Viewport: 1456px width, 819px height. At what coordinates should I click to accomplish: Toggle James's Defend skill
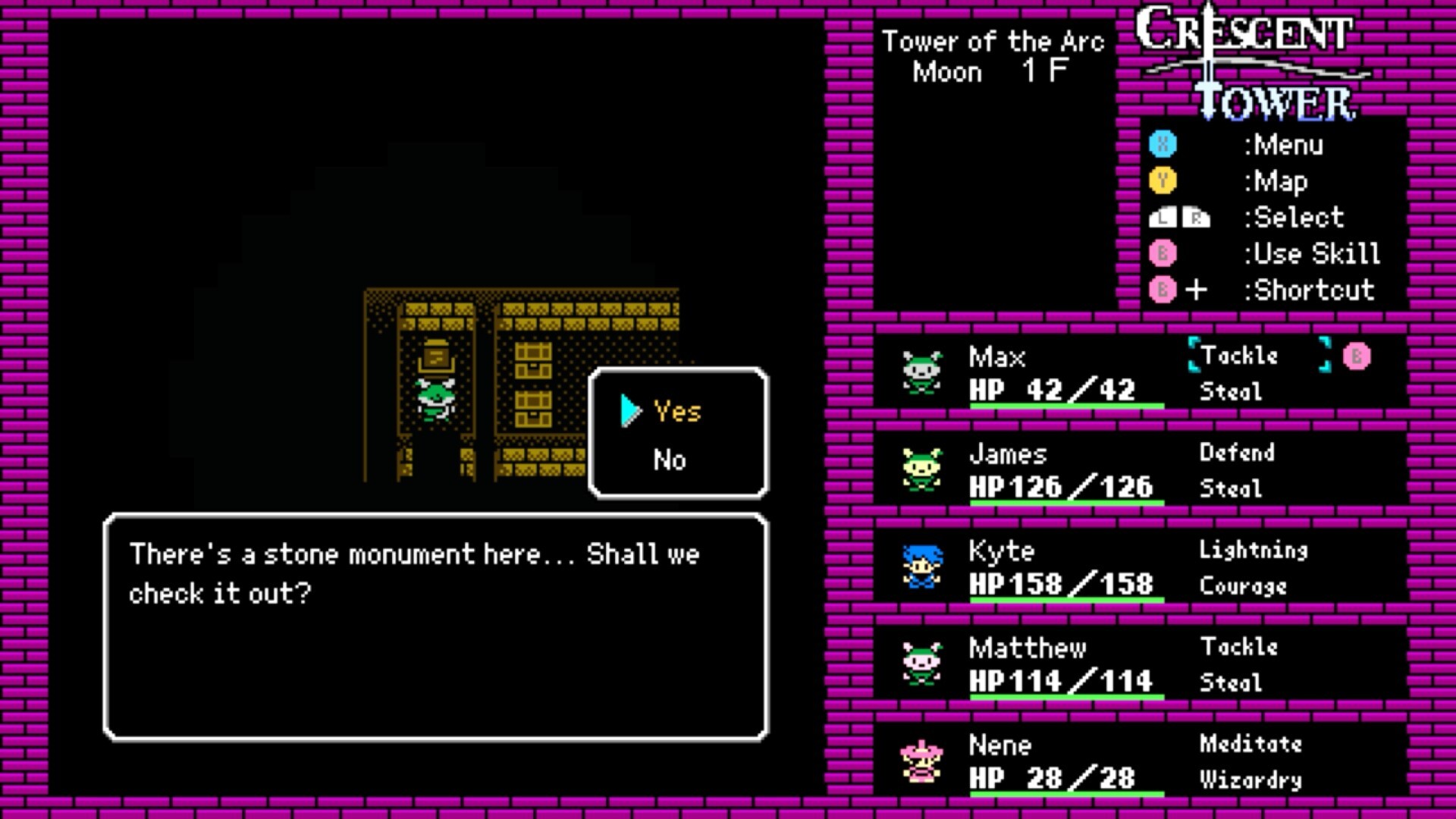(x=1237, y=453)
